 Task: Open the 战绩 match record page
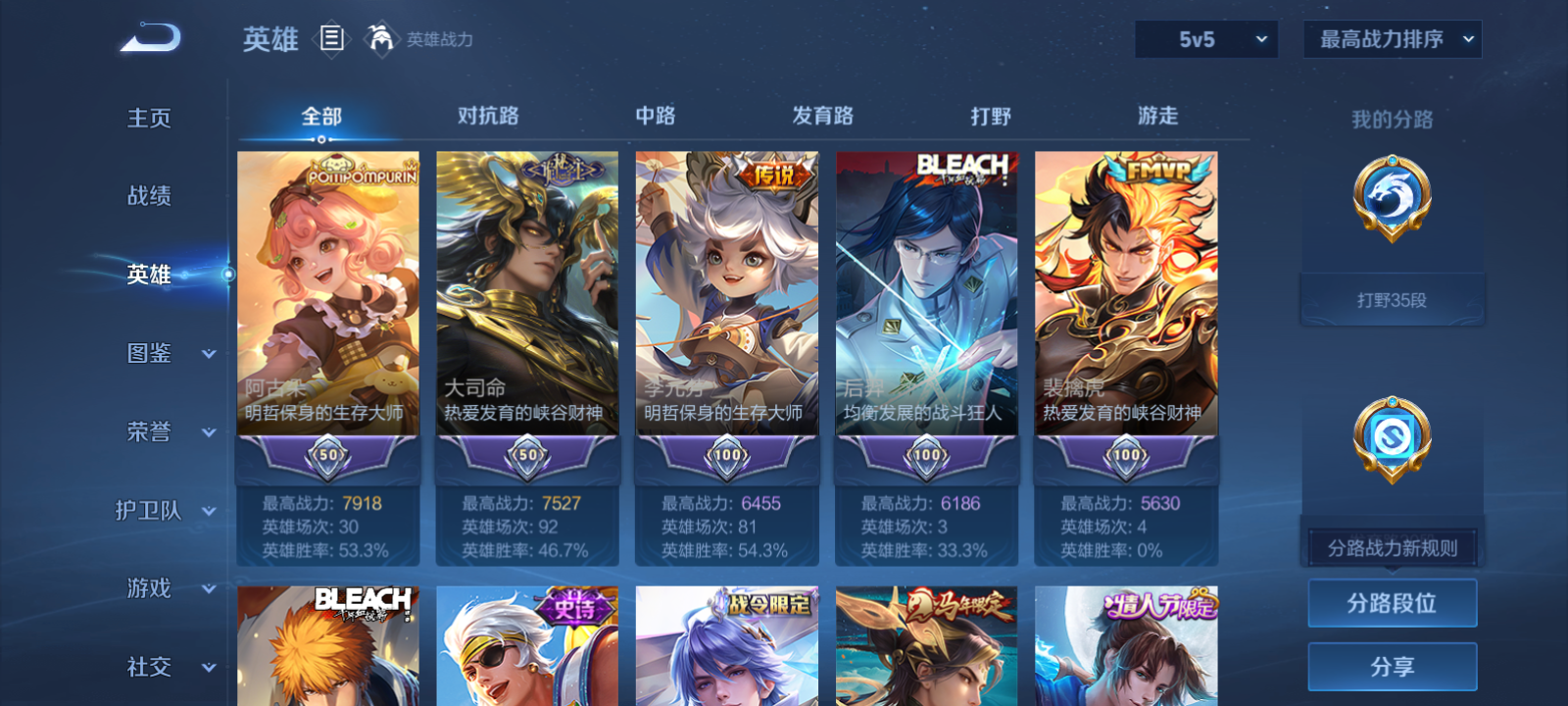pos(149,196)
